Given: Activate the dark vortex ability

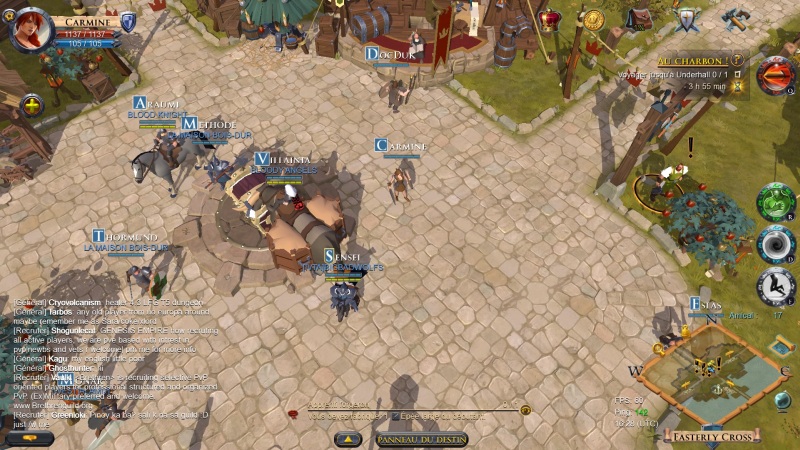Looking at the screenshot, I should tap(775, 243).
